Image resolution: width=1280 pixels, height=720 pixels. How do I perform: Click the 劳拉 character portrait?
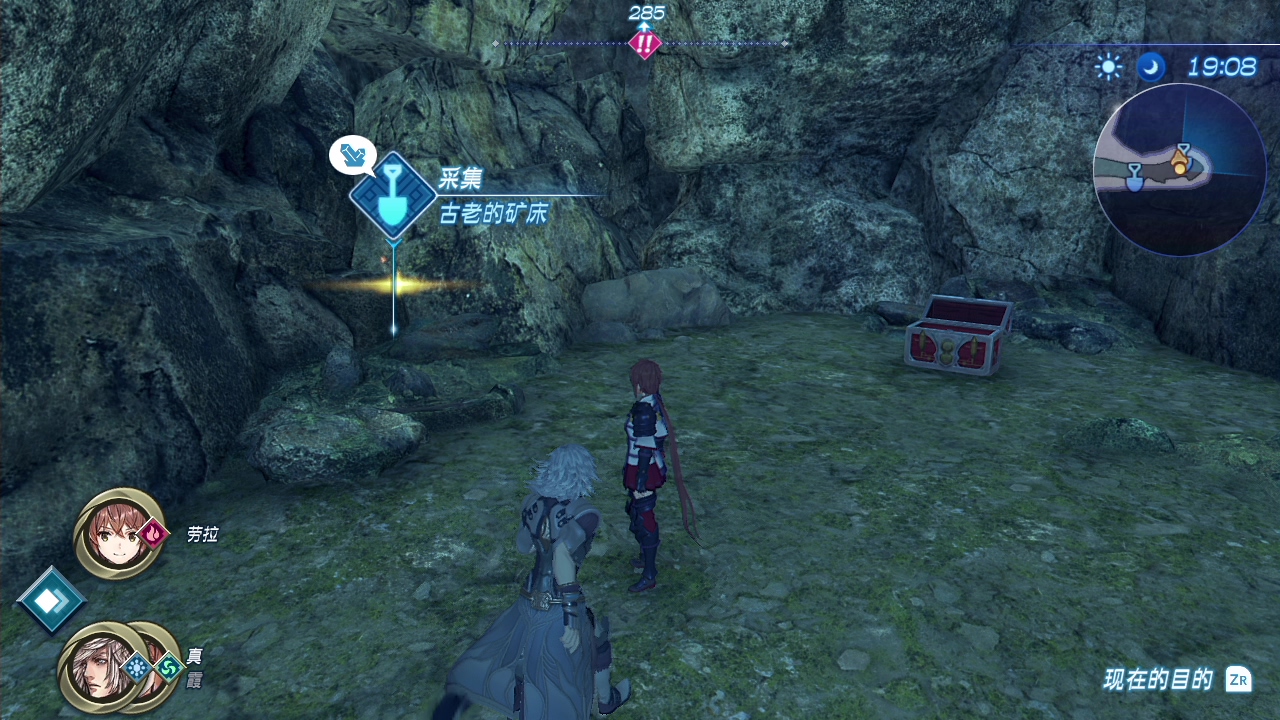[x=119, y=533]
